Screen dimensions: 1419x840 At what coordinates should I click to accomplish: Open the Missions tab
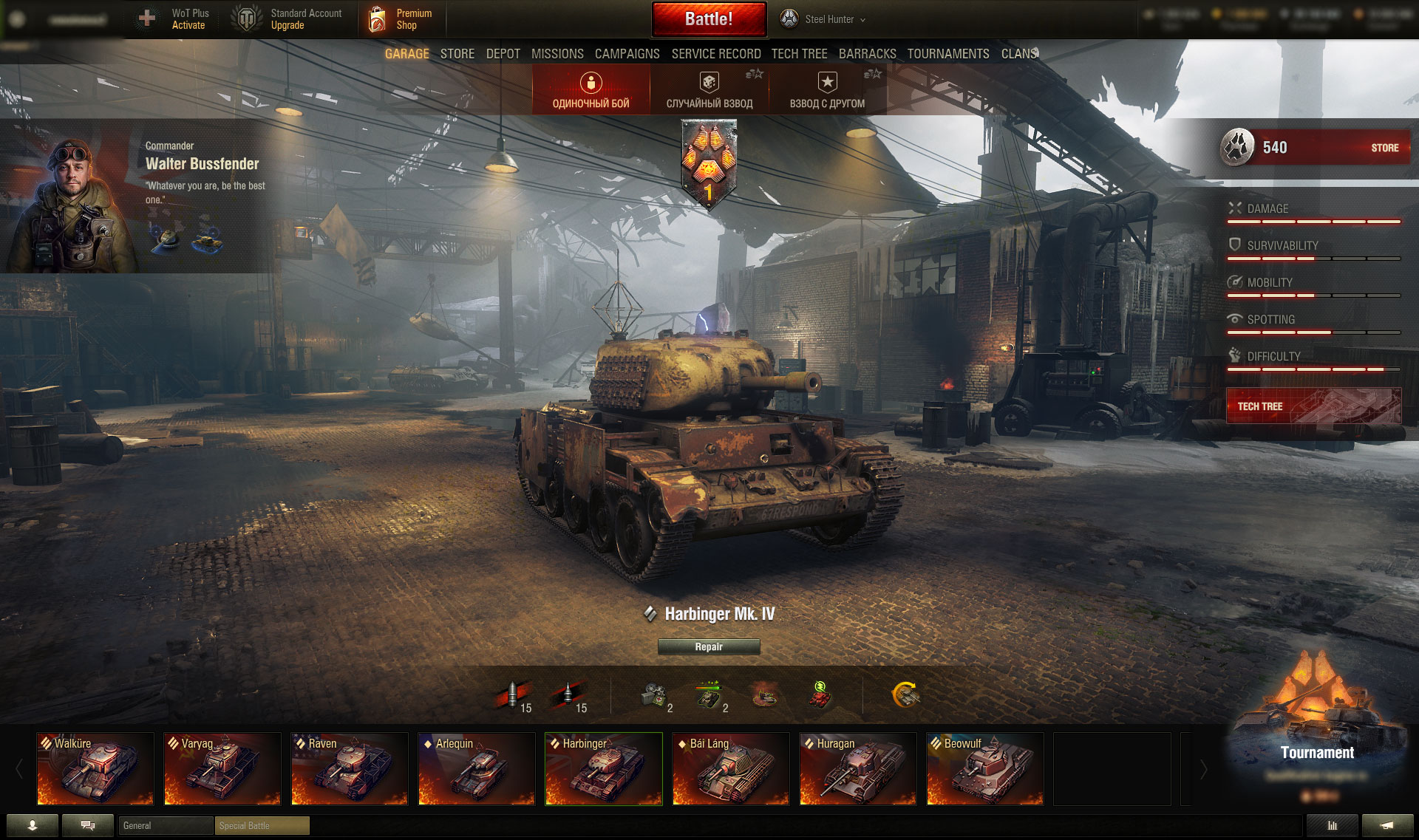557,54
